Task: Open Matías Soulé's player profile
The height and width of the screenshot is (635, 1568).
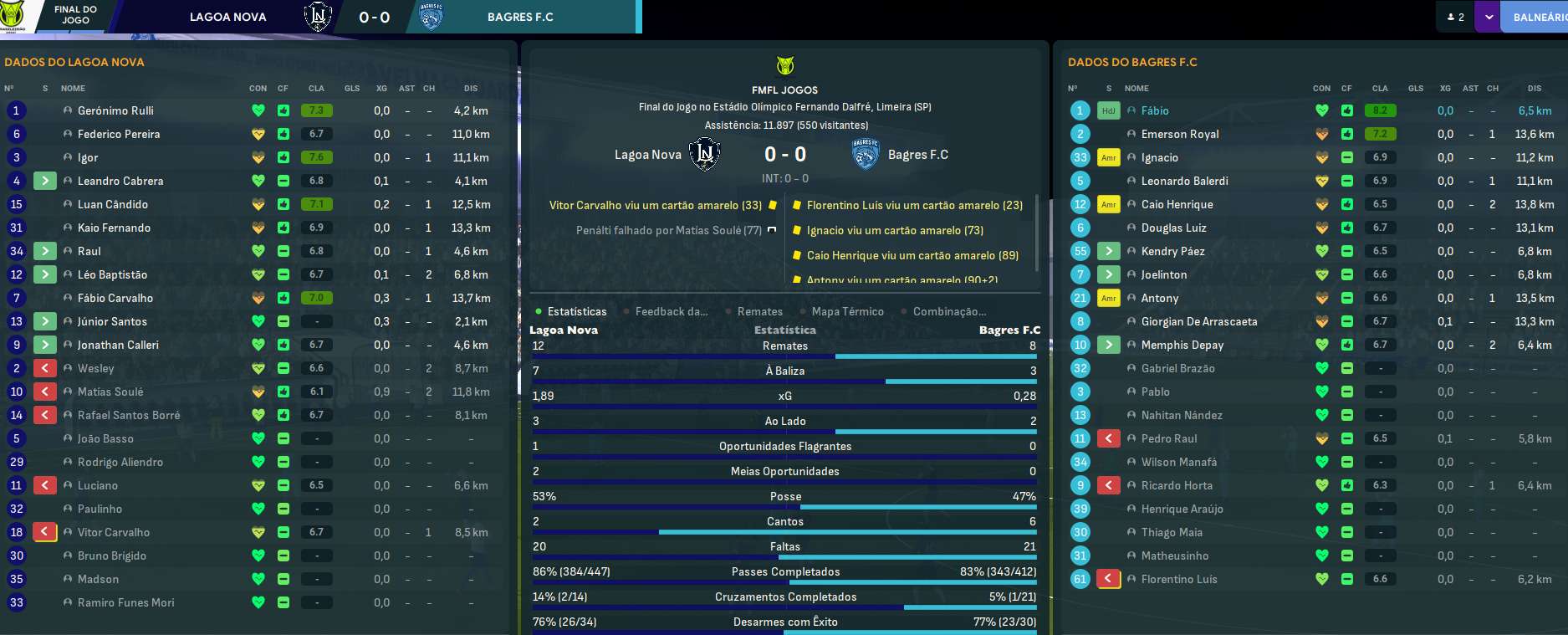Action: point(110,392)
